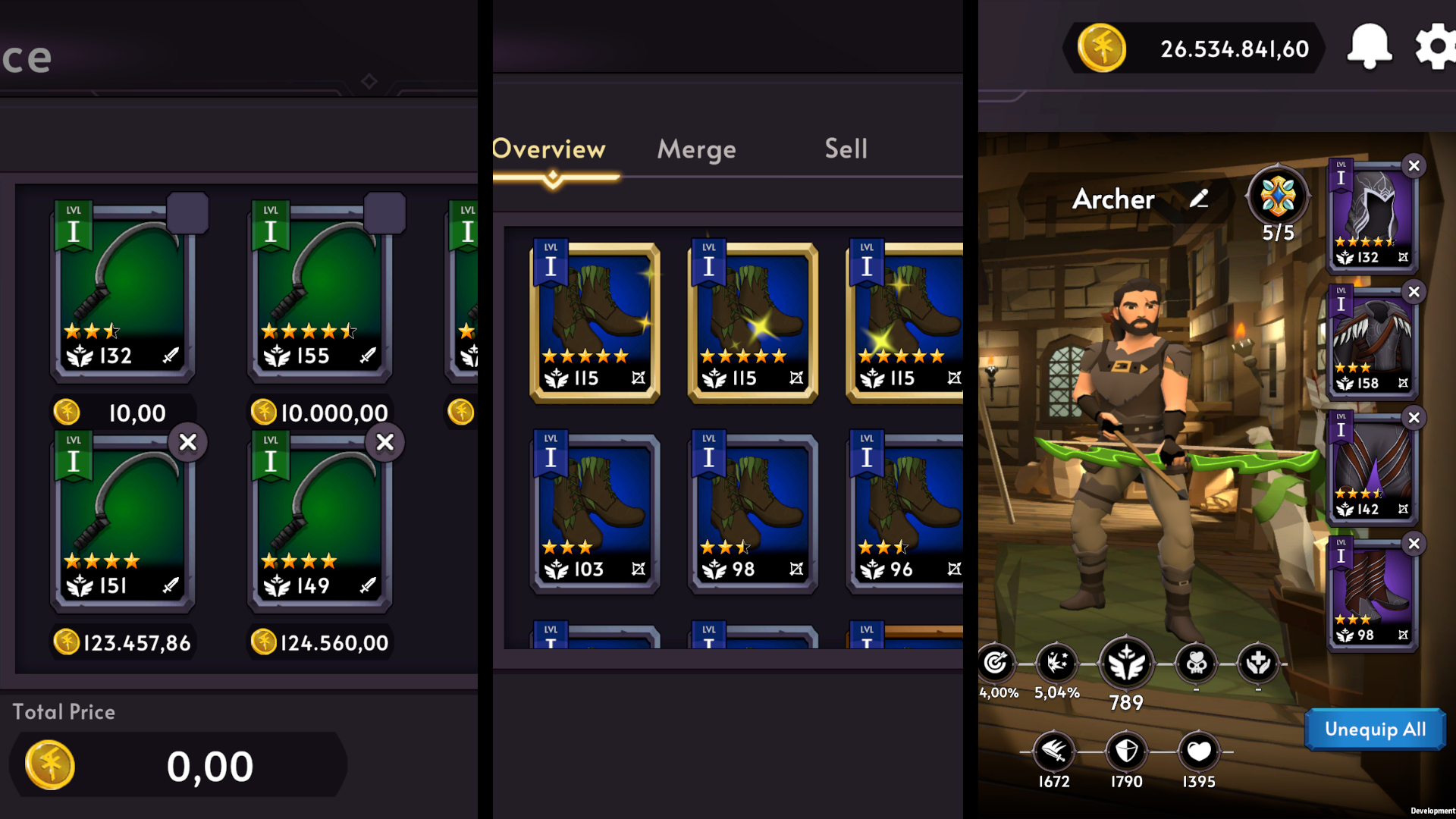Select the Overview tab

coord(548,149)
